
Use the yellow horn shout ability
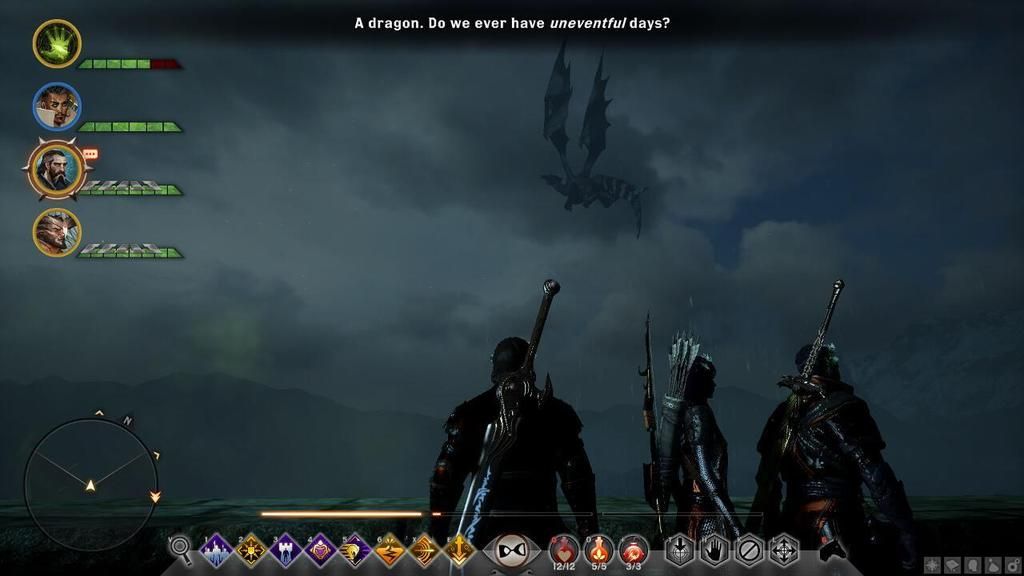pyautogui.click(x=355, y=550)
